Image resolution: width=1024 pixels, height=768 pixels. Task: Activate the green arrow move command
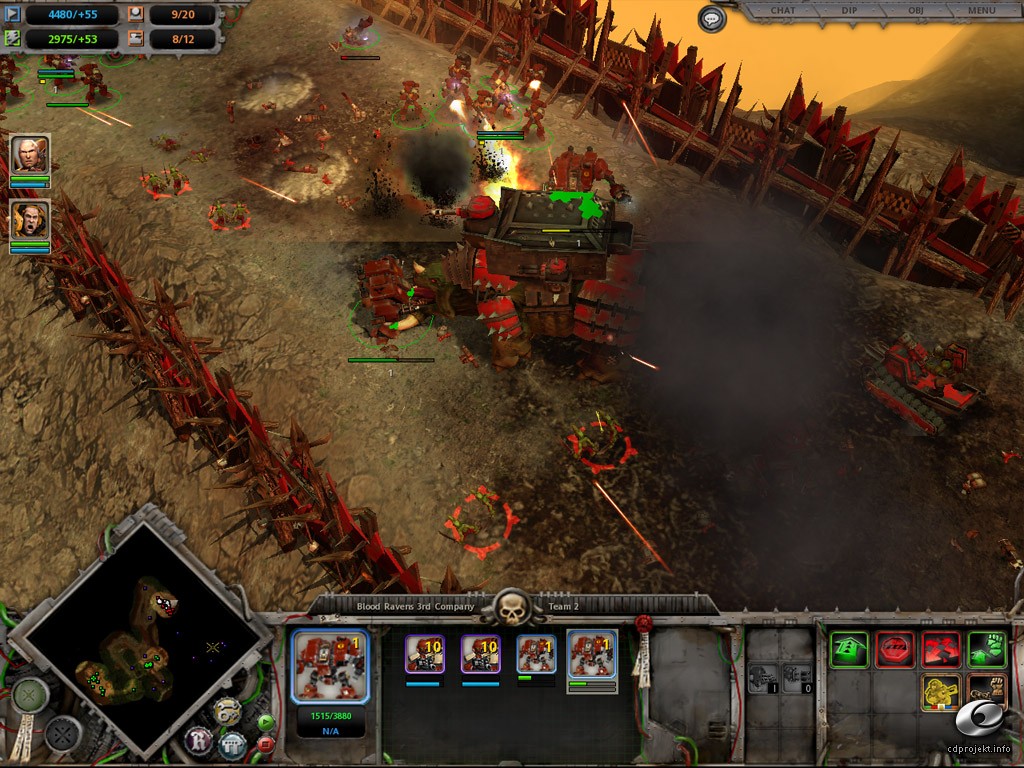point(849,650)
